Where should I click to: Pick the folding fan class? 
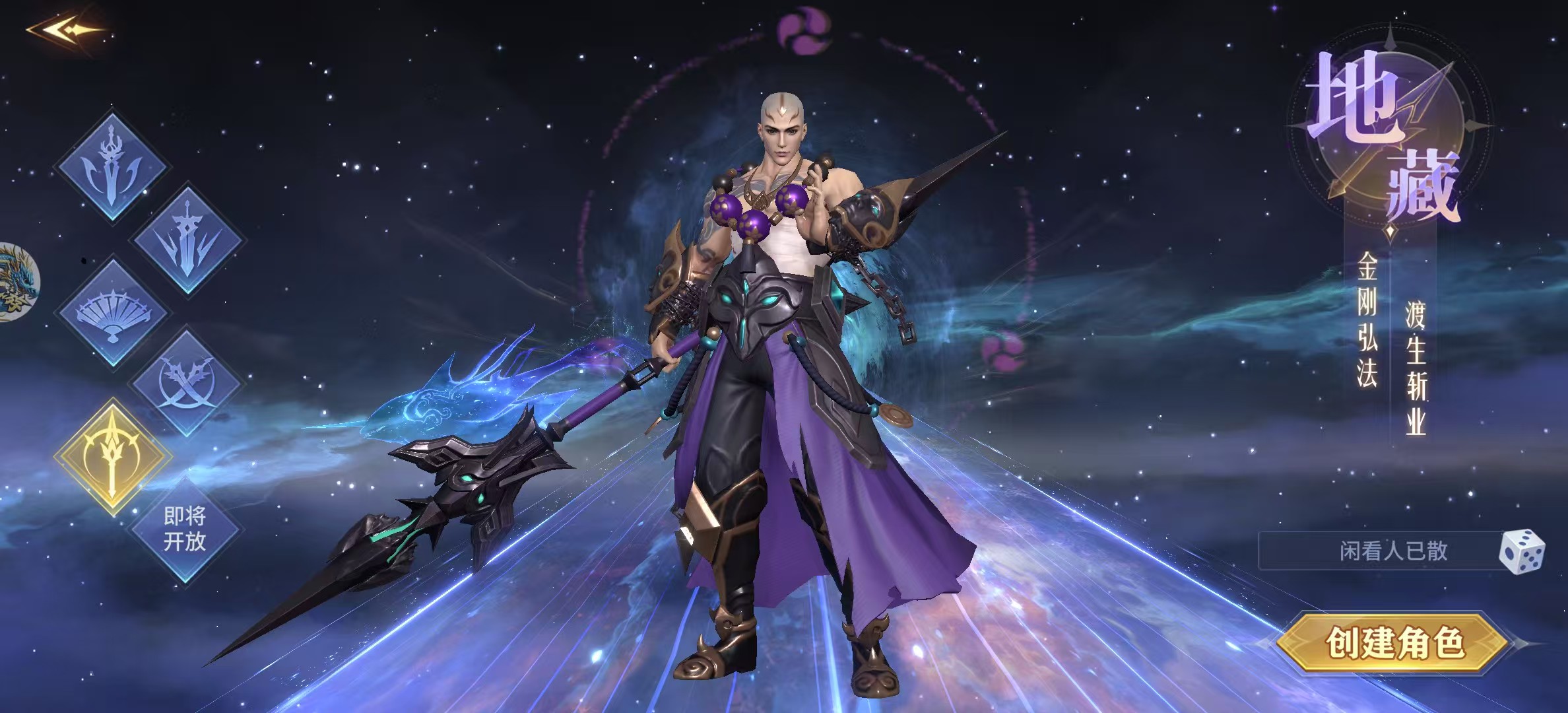tap(113, 313)
